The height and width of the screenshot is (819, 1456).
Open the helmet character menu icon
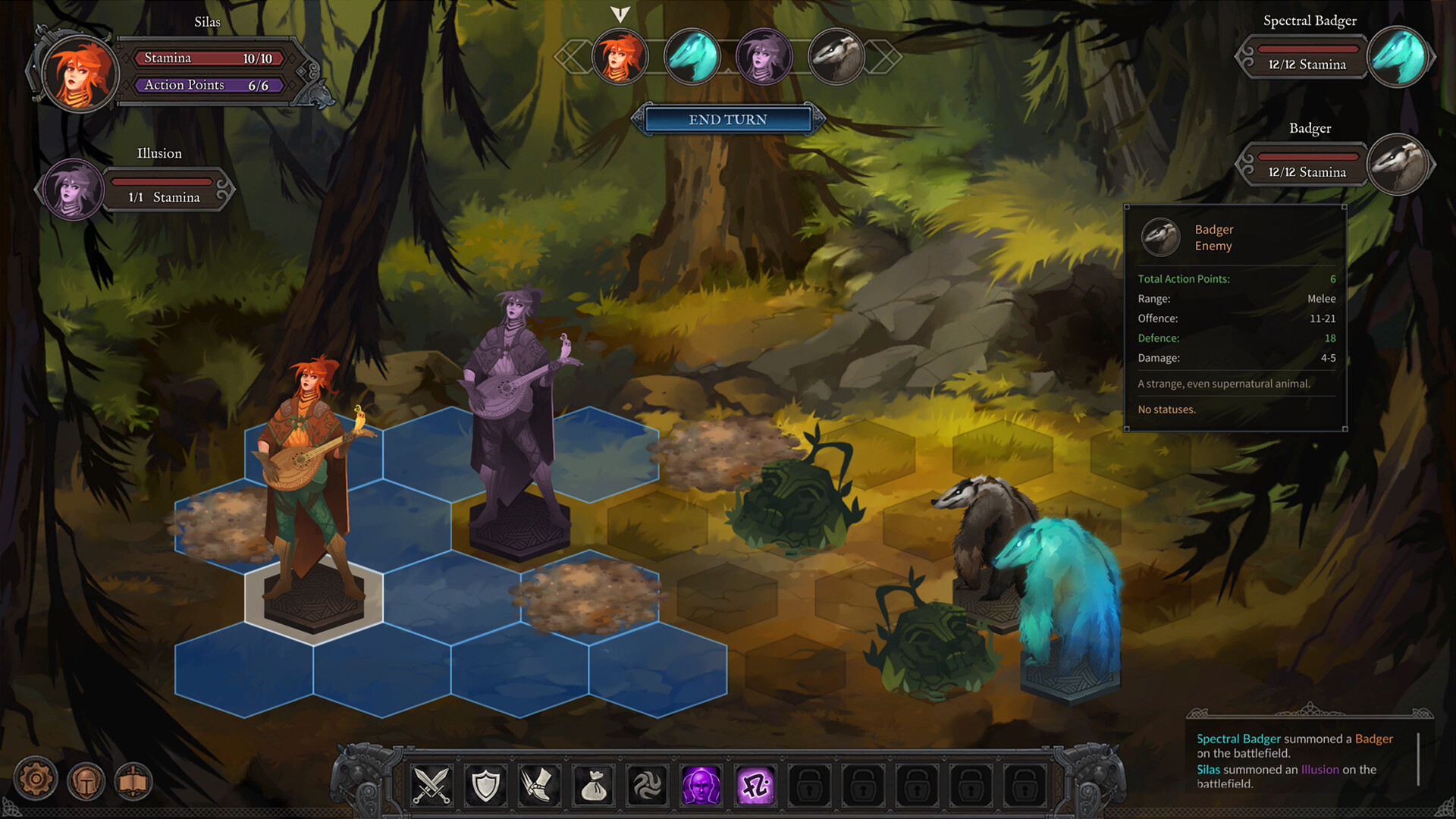[86, 778]
